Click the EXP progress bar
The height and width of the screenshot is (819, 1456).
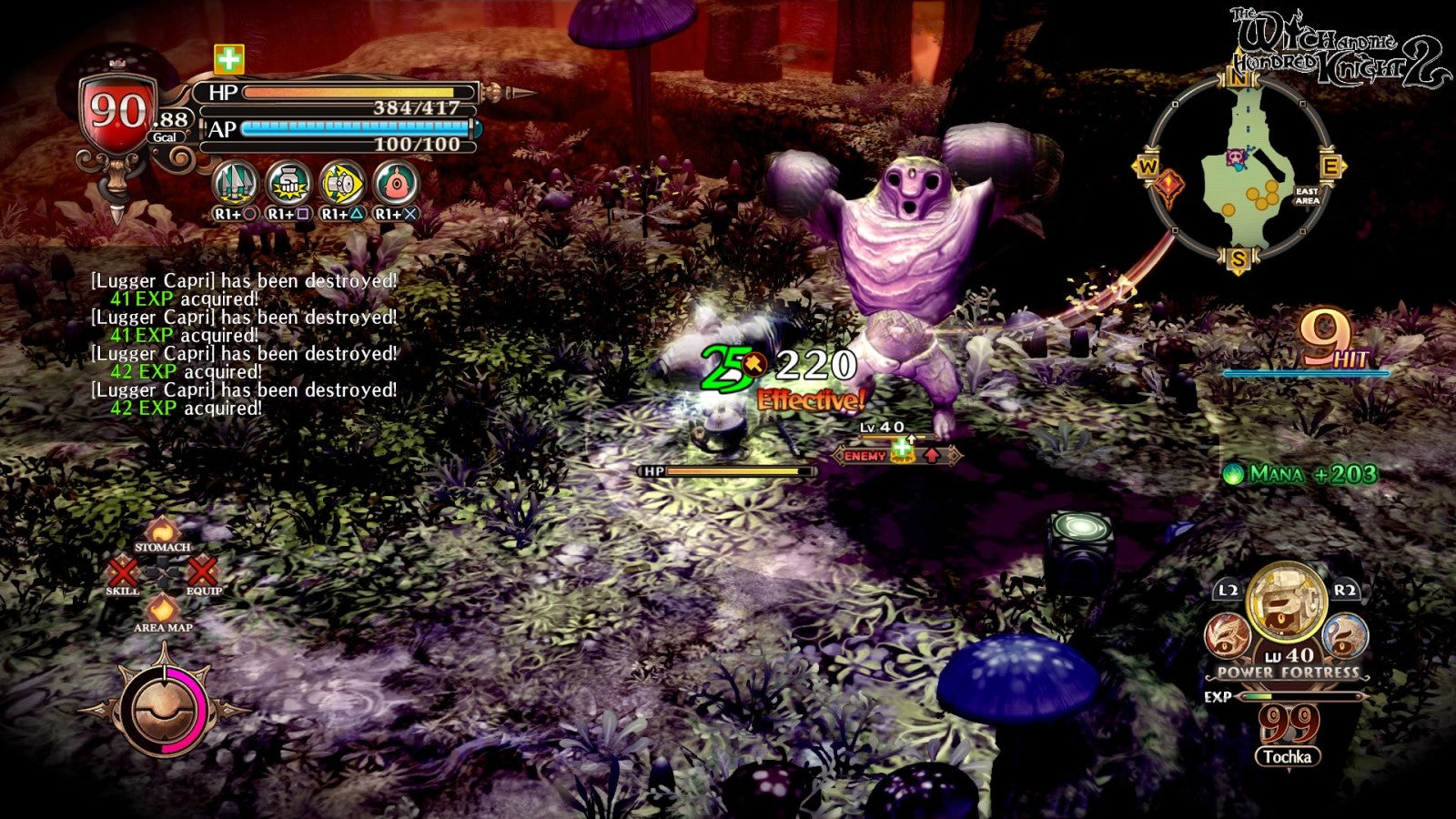tap(1301, 697)
